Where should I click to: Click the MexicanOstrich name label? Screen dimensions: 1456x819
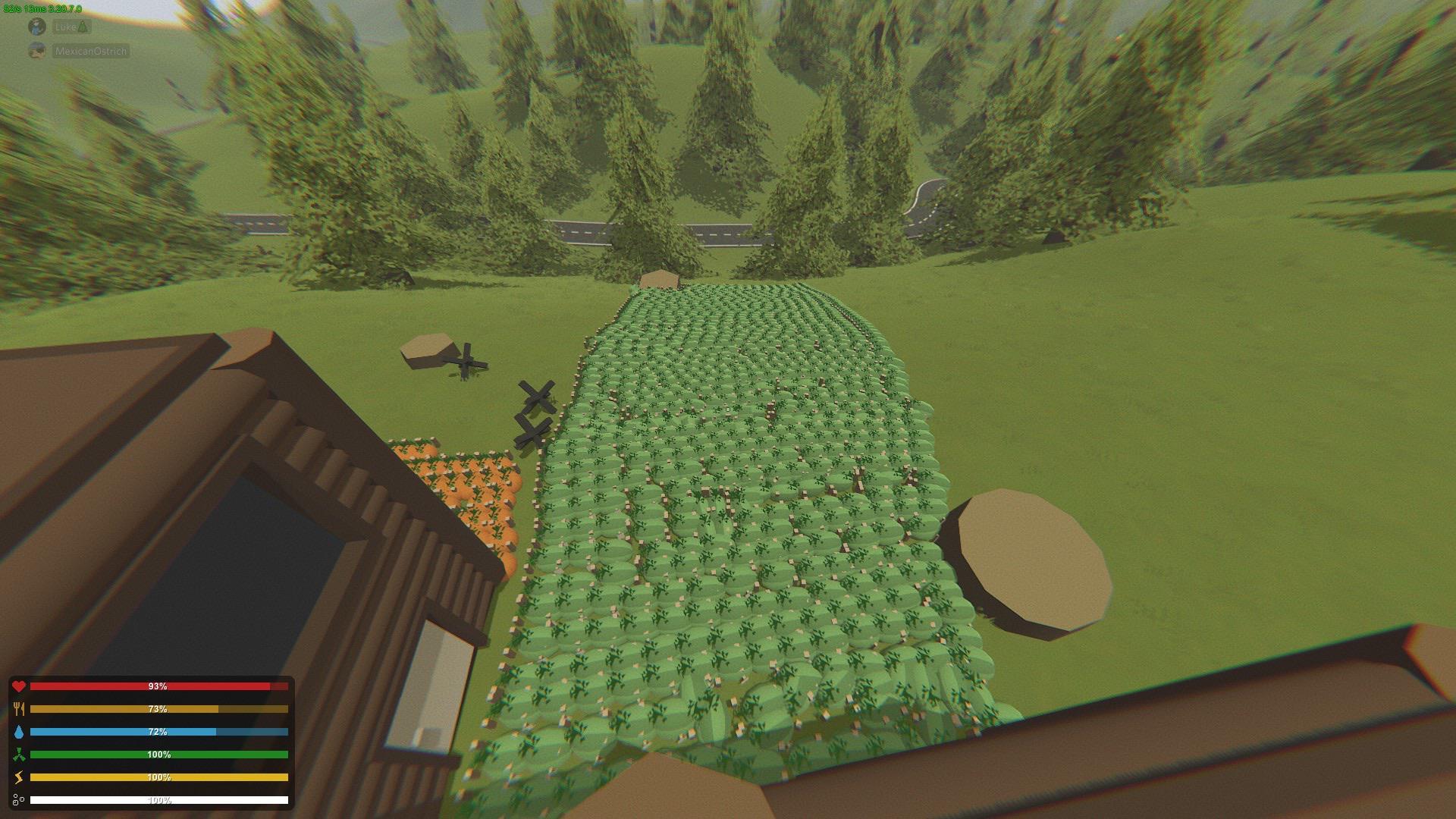tap(89, 52)
